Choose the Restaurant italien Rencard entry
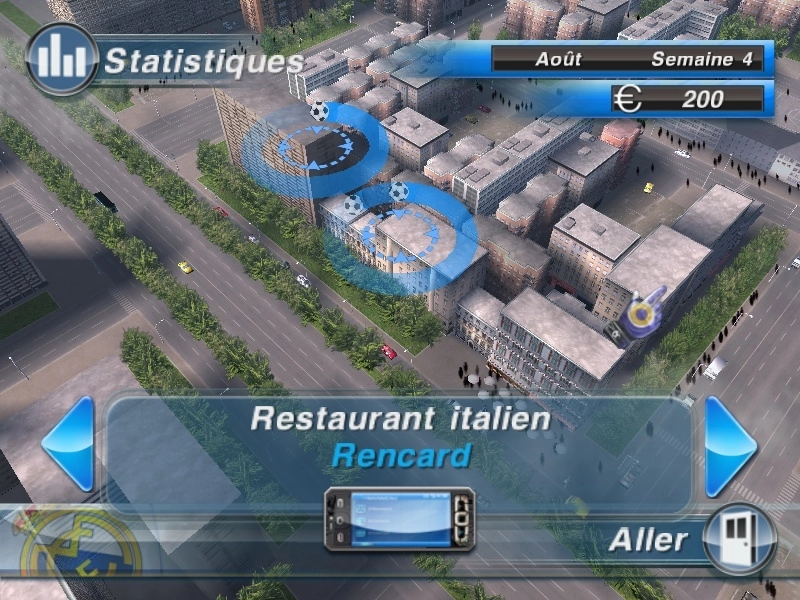 [400, 436]
